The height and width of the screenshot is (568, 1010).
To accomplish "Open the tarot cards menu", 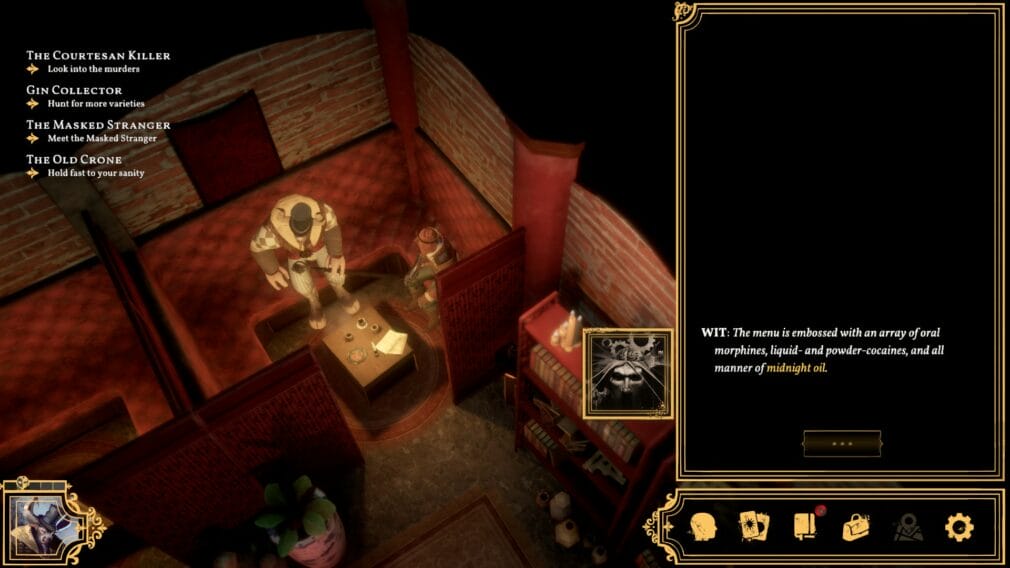I will [752, 526].
